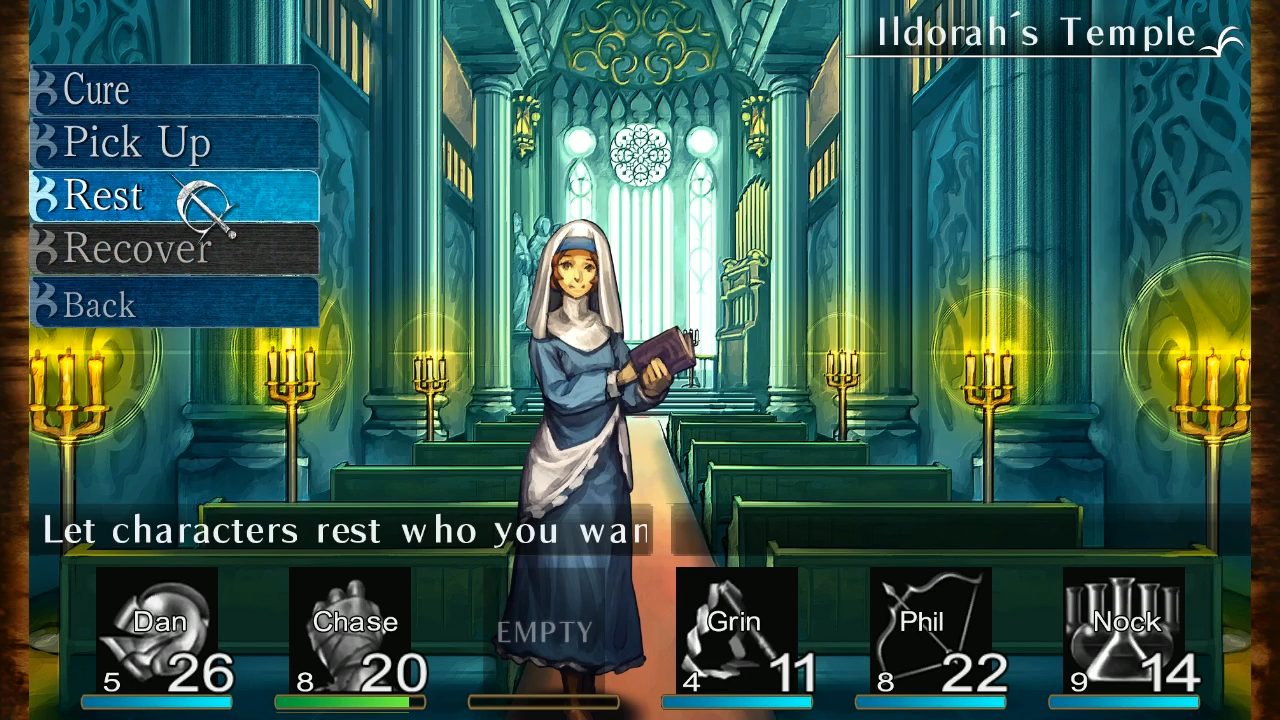Select the EMPTY party slot

(x=545, y=630)
